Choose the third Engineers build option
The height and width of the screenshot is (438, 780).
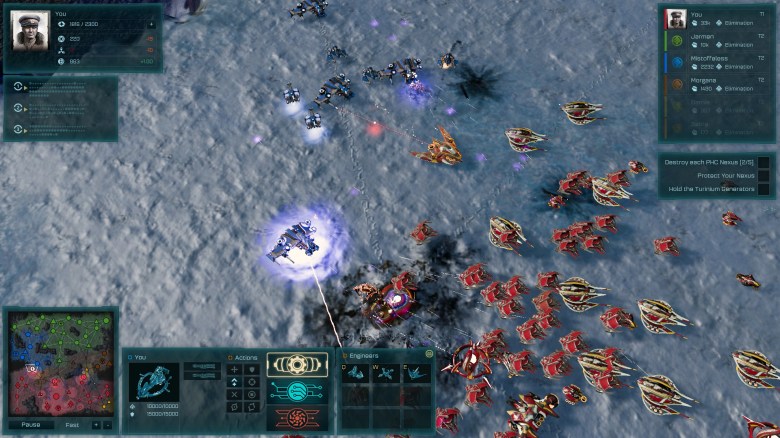pos(415,373)
